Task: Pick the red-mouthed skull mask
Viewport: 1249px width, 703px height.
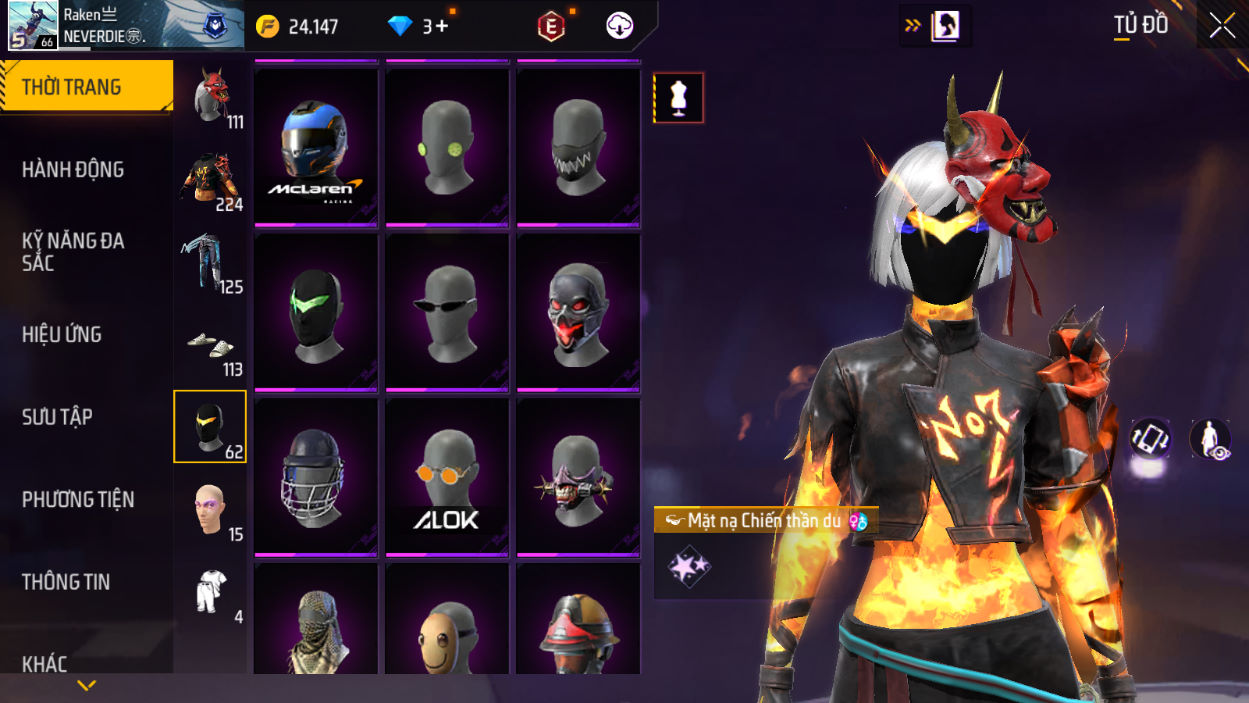Action: (x=578, y=312)
